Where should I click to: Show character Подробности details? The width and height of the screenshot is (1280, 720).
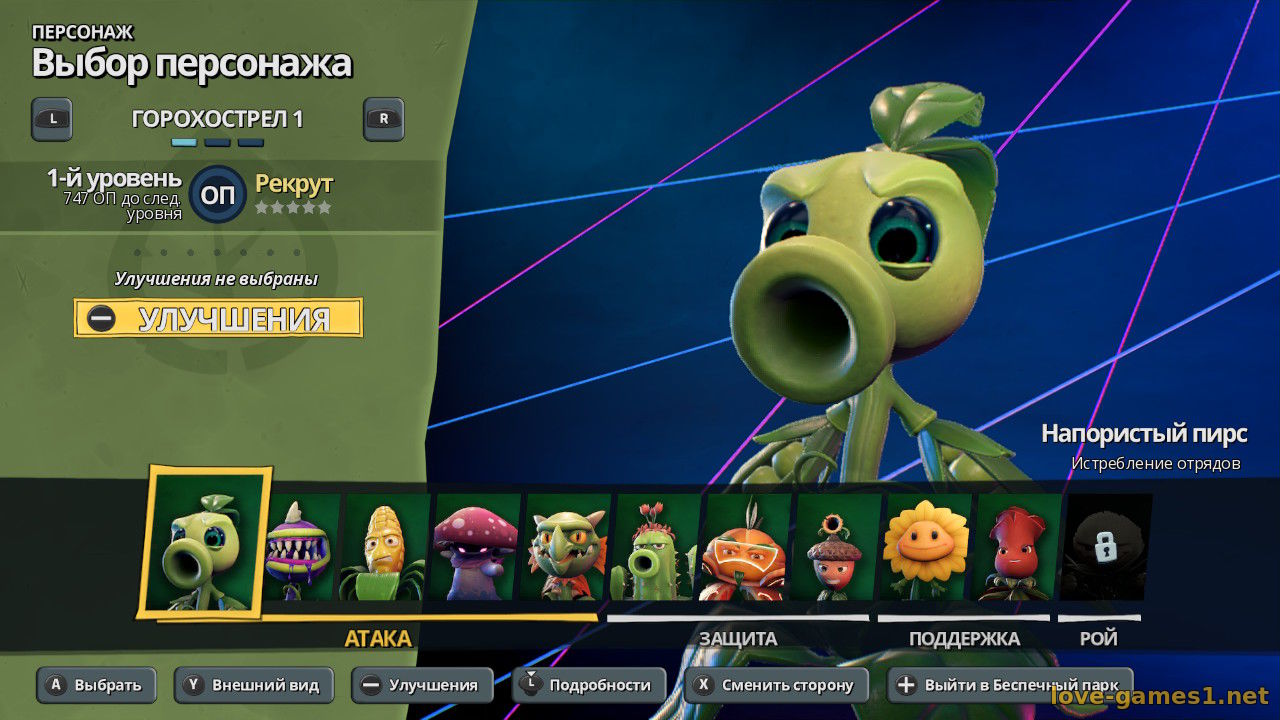(x=588, y=685)
